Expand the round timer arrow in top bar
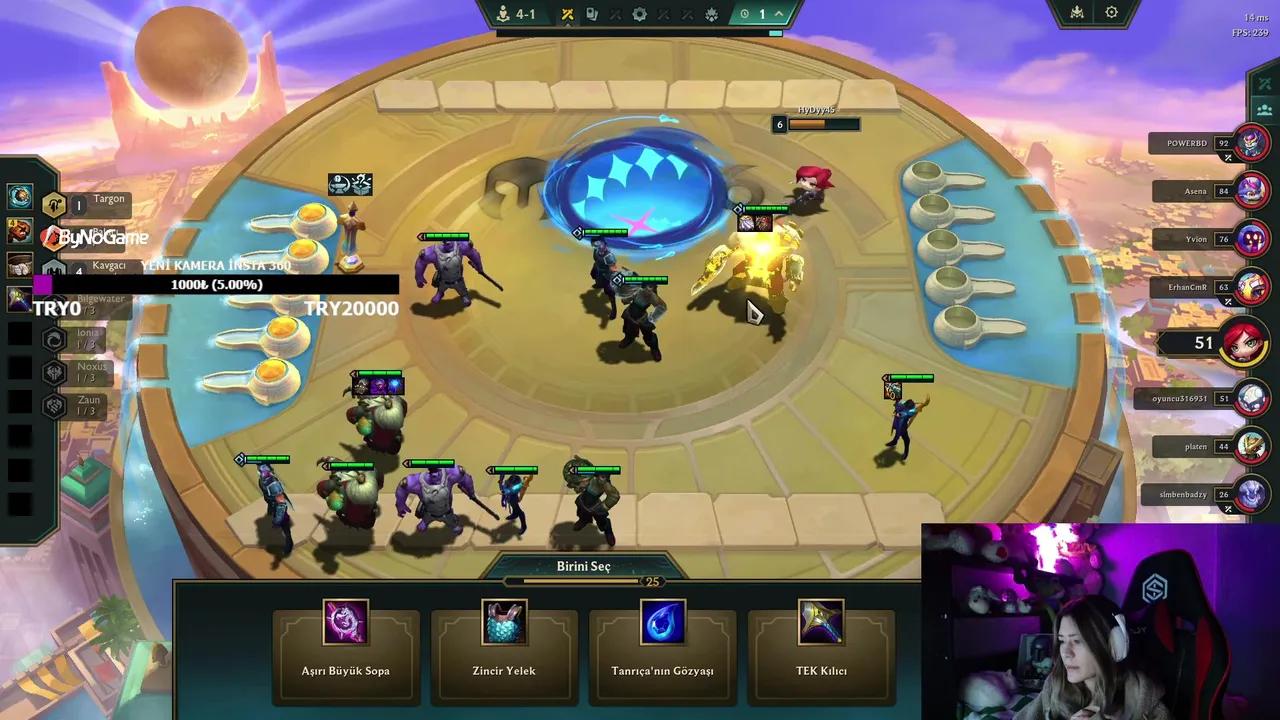The height and width of the screenshot is (720, 1280). point(780,14)
